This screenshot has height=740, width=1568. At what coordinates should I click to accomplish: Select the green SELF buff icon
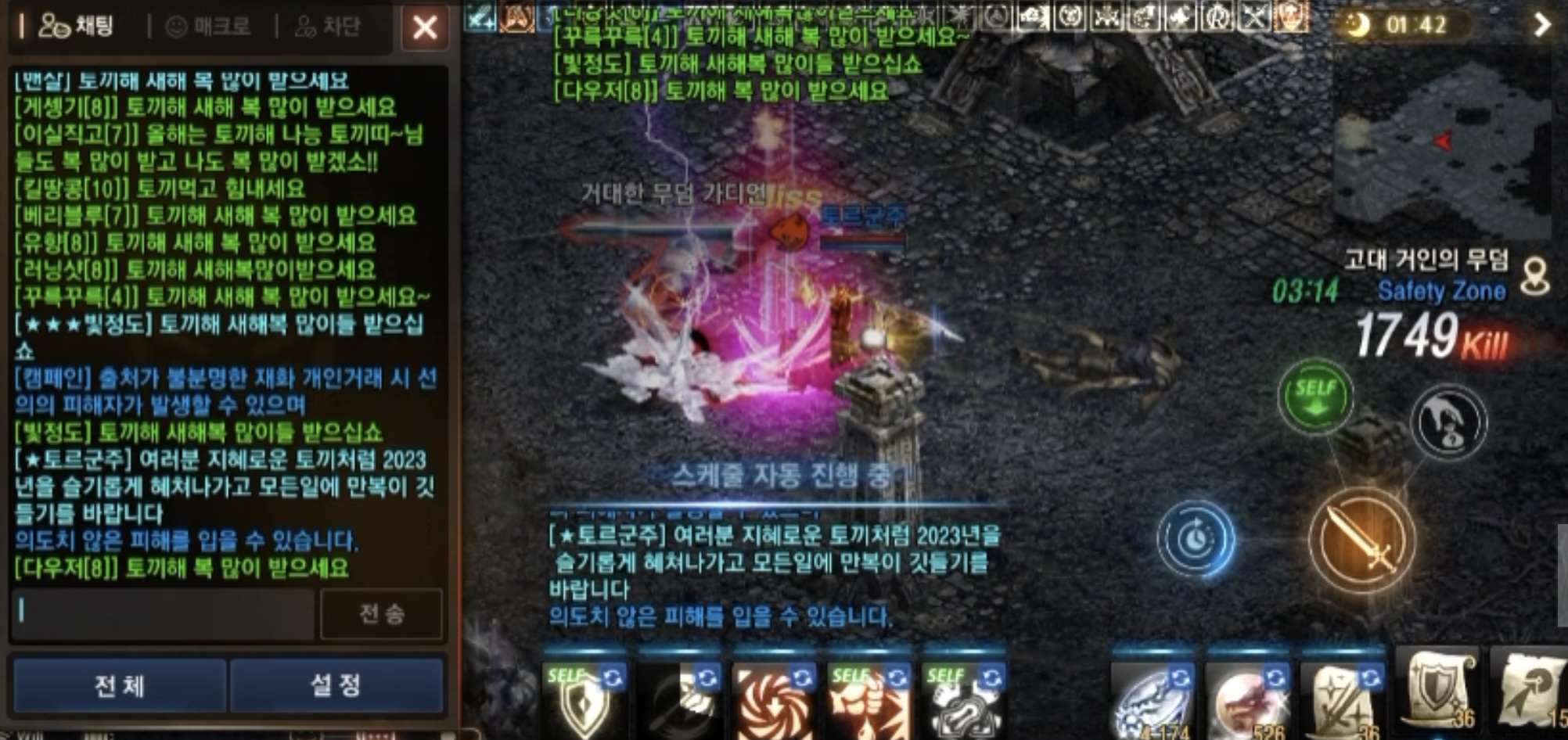1314,397
